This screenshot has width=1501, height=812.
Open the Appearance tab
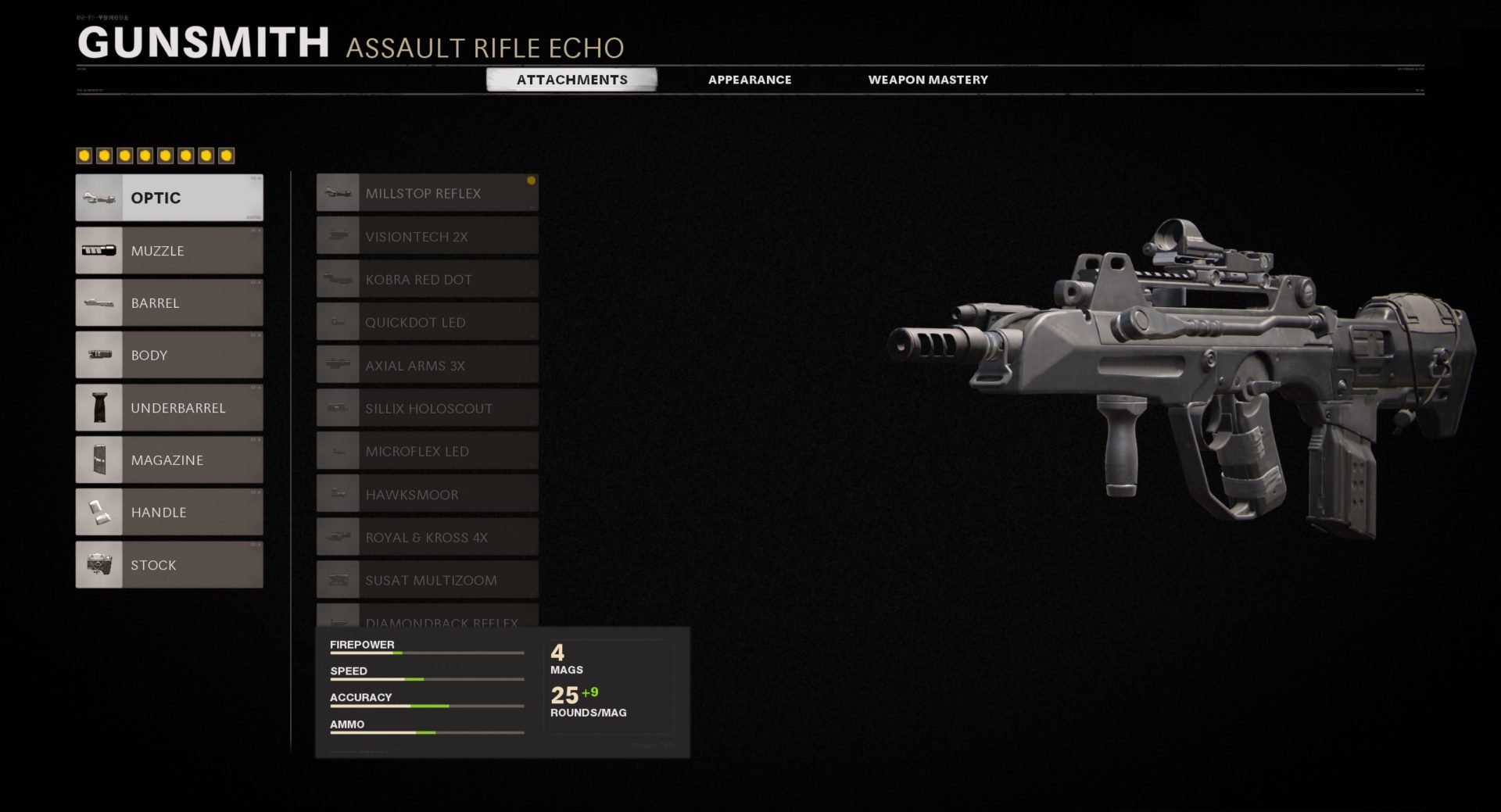click(x=750, y=80)
